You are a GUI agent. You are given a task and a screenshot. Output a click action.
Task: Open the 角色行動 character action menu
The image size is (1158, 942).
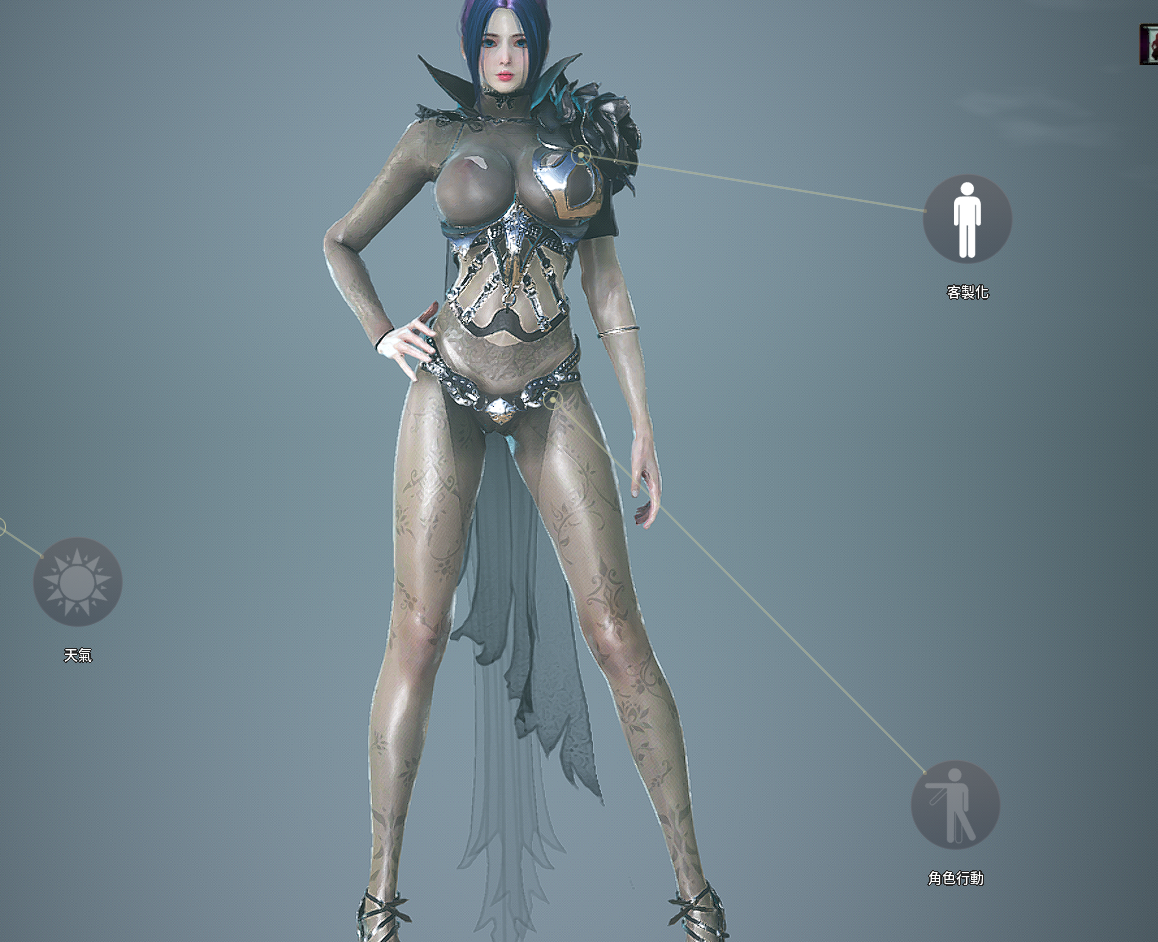[x=955, y=805]
